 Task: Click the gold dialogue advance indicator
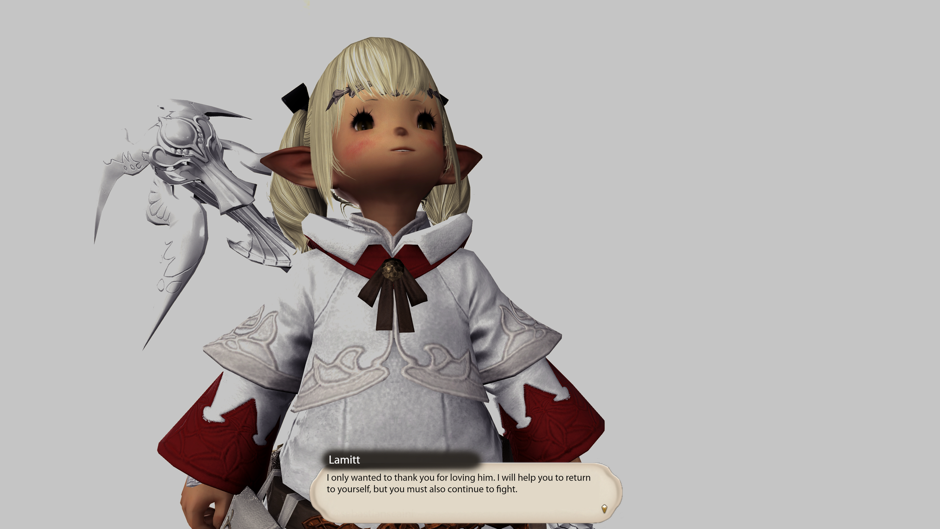click(604, 509)
